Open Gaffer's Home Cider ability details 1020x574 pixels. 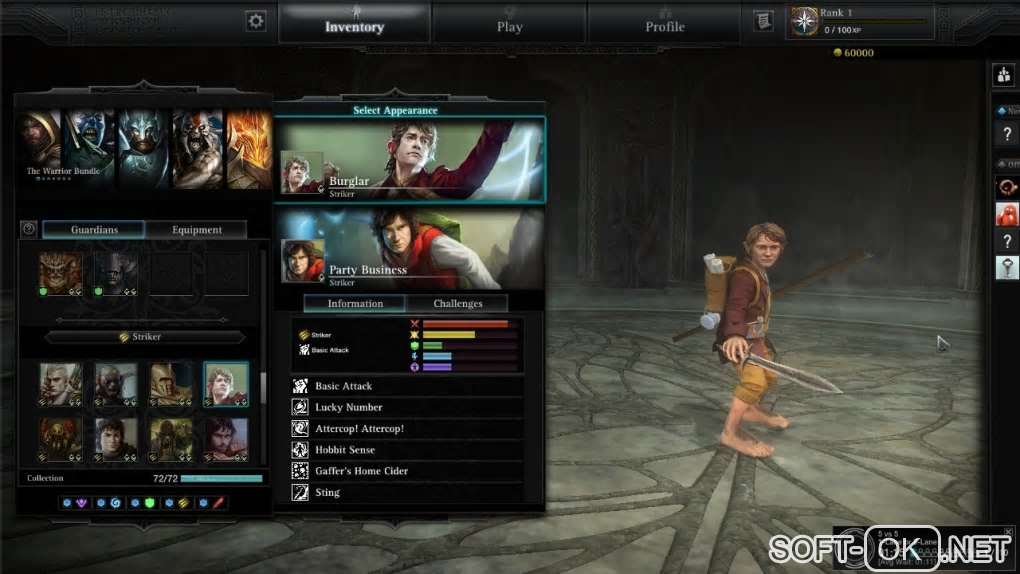407,471
